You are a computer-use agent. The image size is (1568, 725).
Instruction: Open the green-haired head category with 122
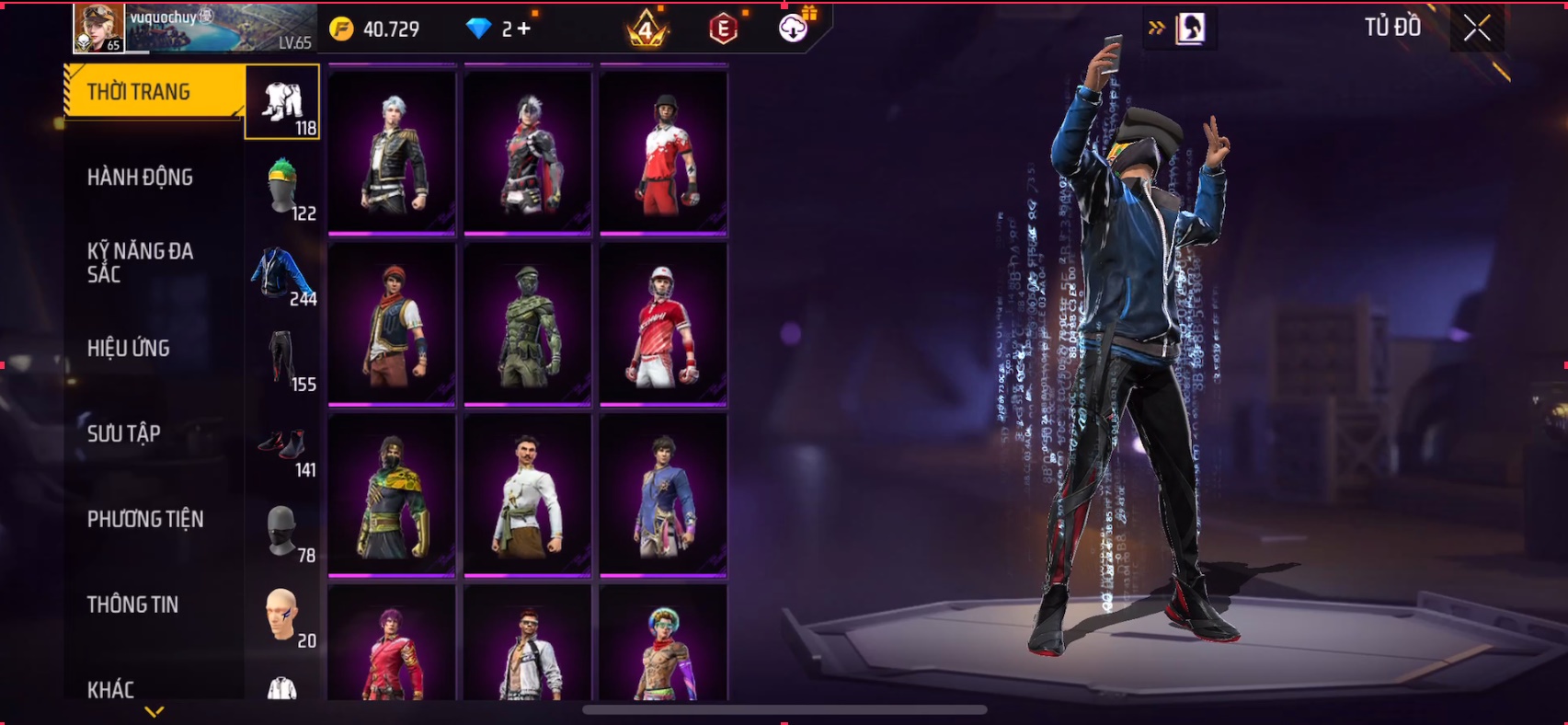click(282, 187)
